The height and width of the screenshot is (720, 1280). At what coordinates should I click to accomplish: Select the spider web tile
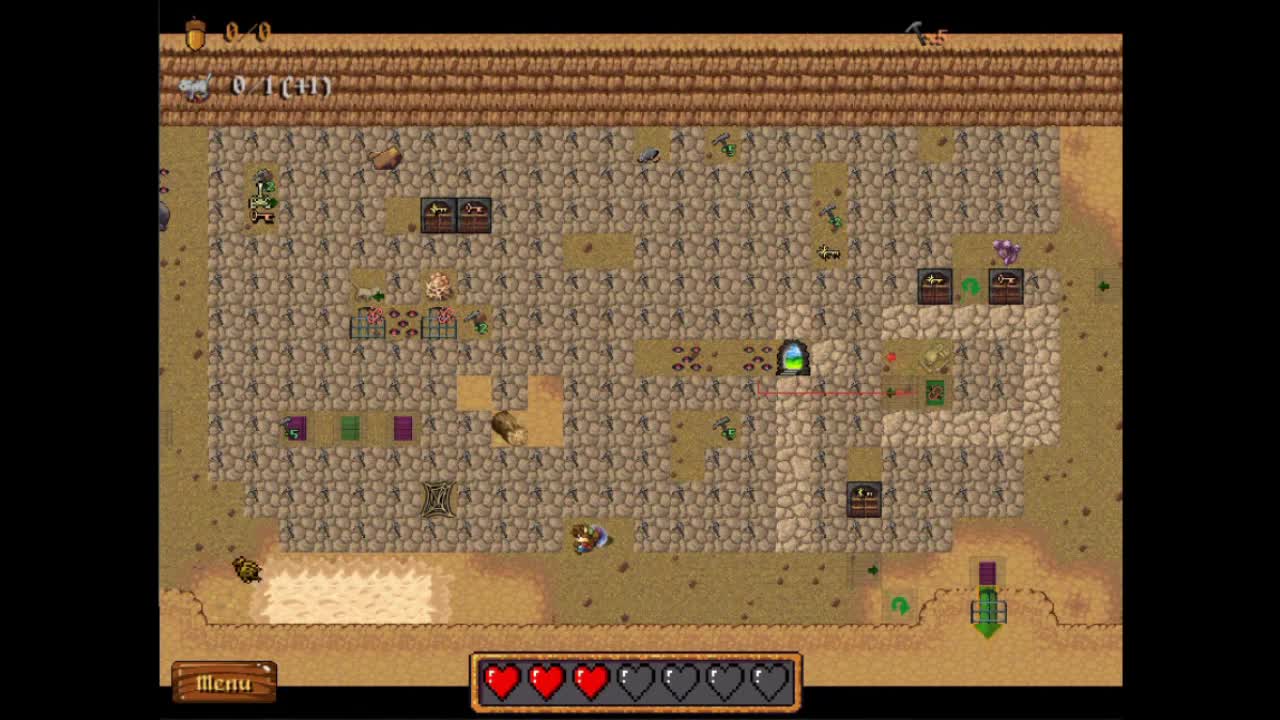(440, 498)
